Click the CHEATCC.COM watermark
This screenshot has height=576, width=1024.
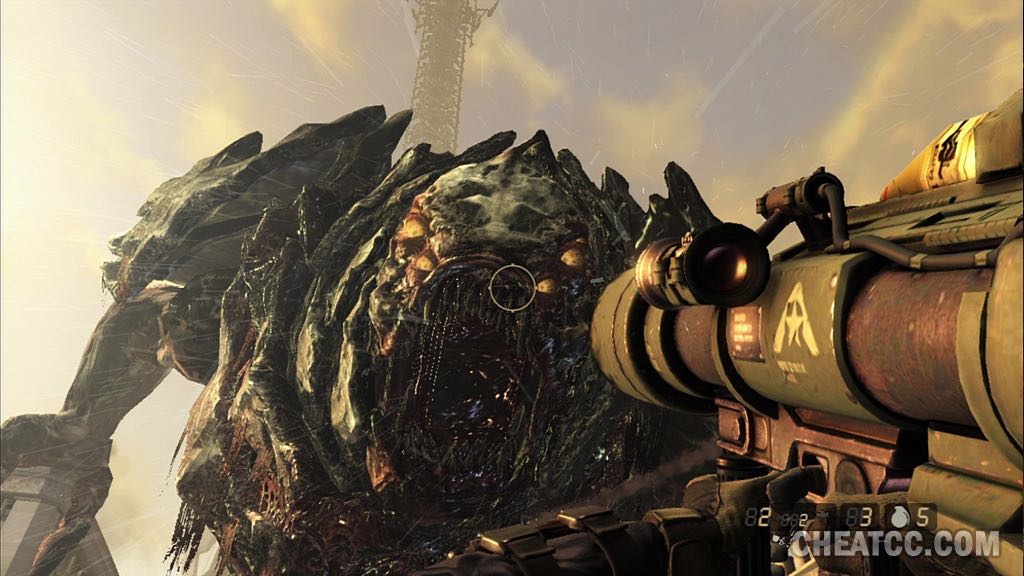(x=895, y=545)
